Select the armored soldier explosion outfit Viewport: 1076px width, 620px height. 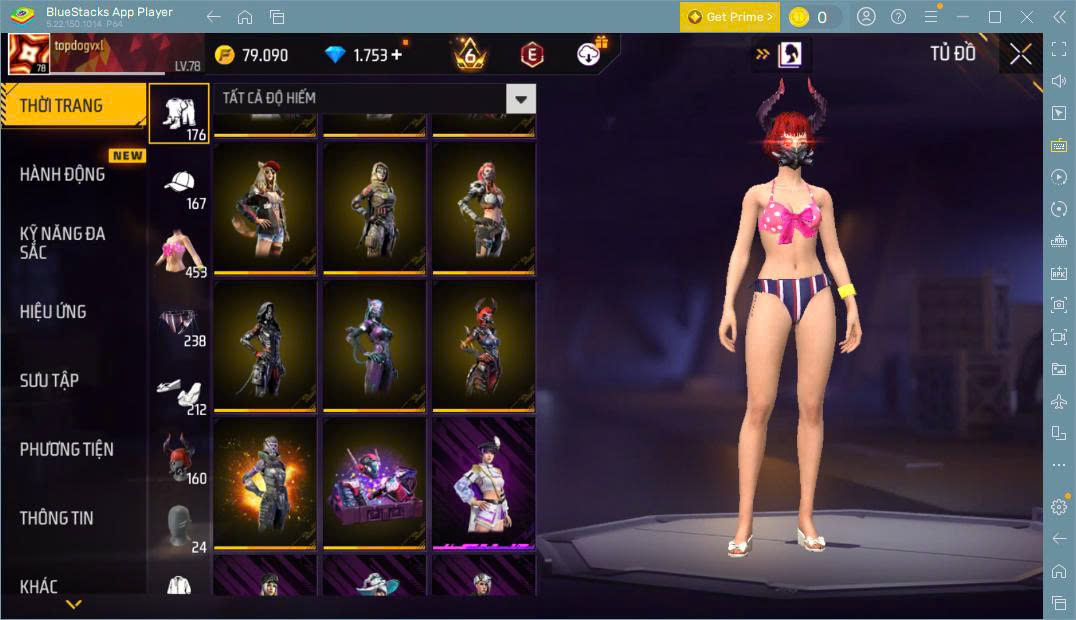click(x=265, y=483)
